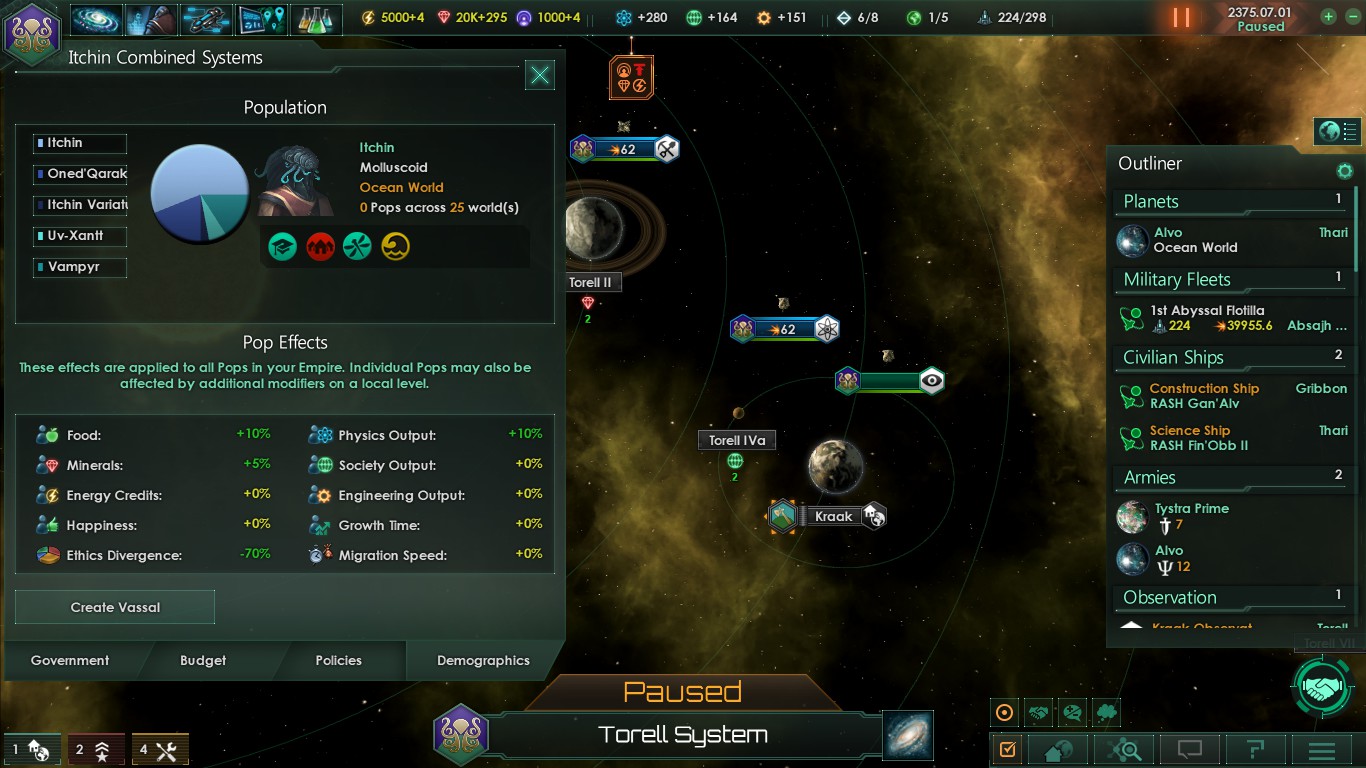Select the Vampyr species entry
Image resolution: width=1366 pixels, height=768 pixels.
click(80, 267)
